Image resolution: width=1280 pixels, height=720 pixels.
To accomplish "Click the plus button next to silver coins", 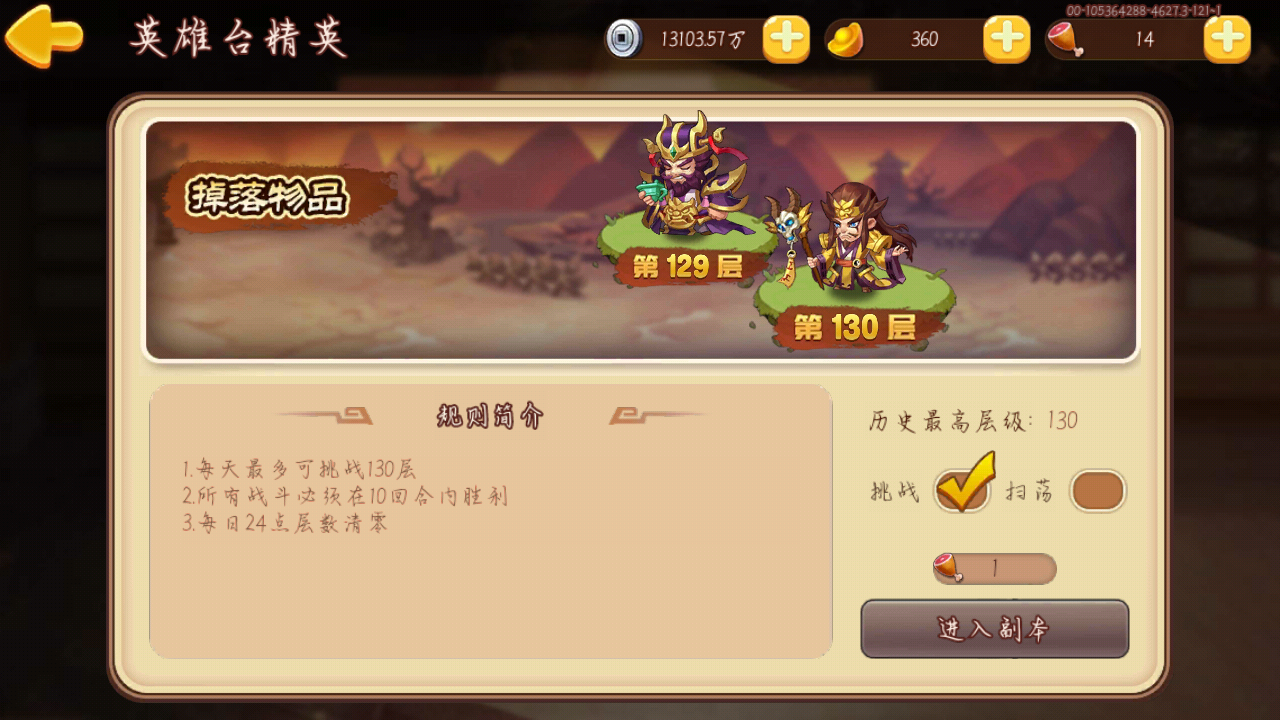I will tap(786, 39).
